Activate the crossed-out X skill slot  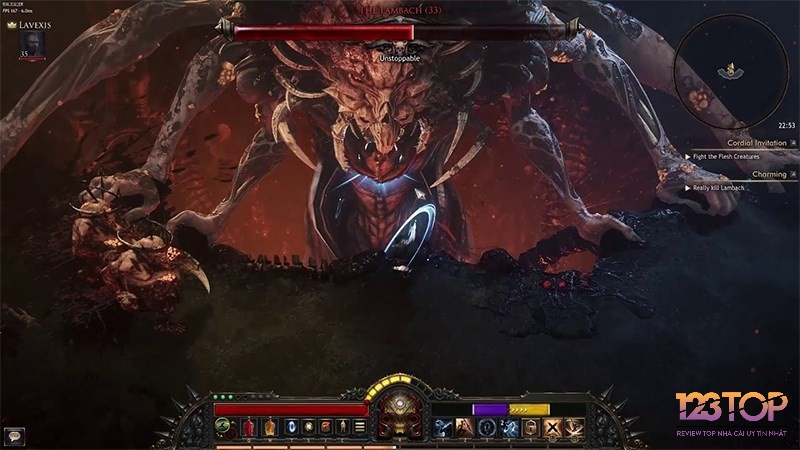coord(553,428)
